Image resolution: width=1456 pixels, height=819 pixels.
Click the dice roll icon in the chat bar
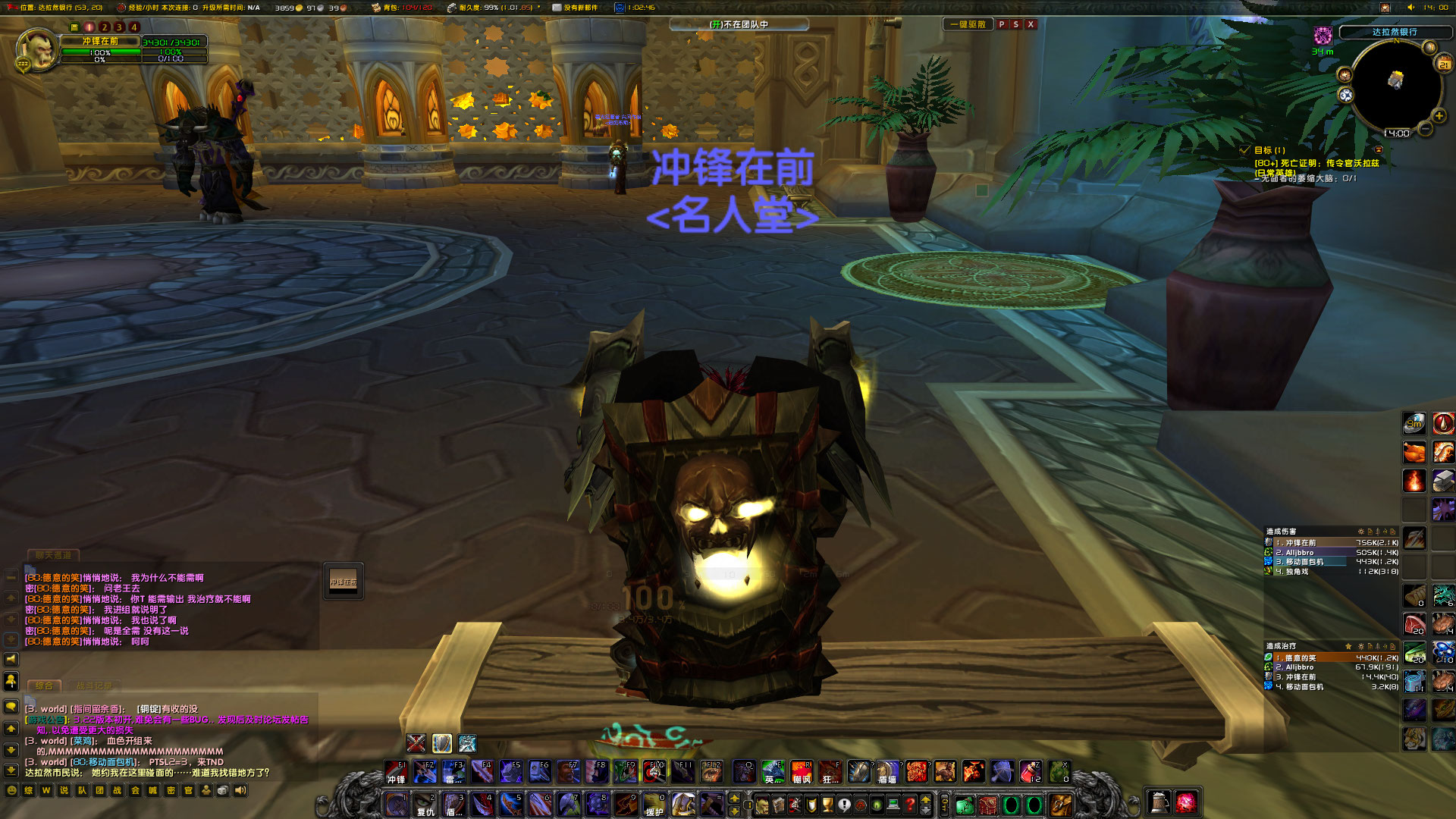(224, 791)
